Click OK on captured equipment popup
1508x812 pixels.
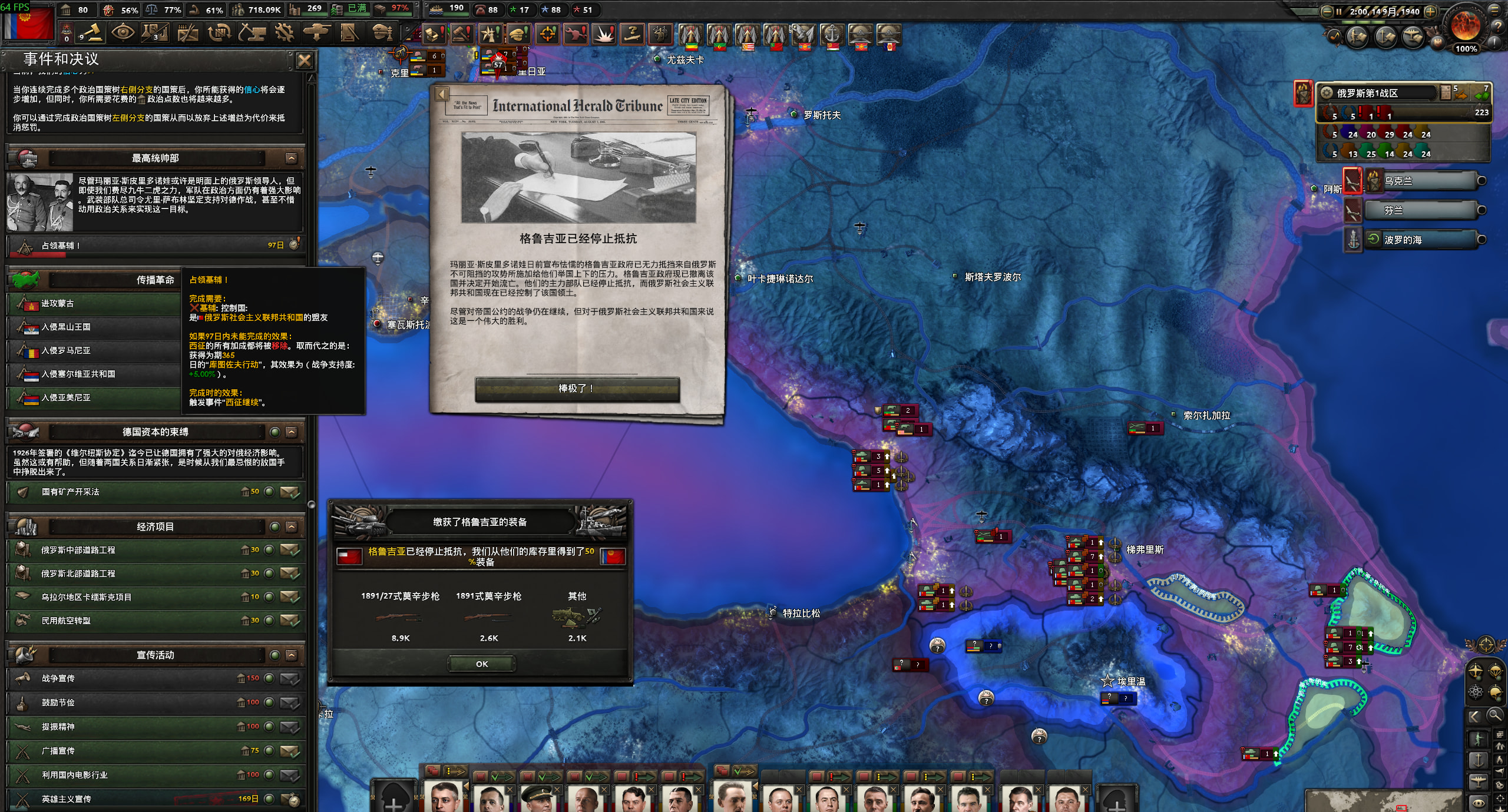482,664
